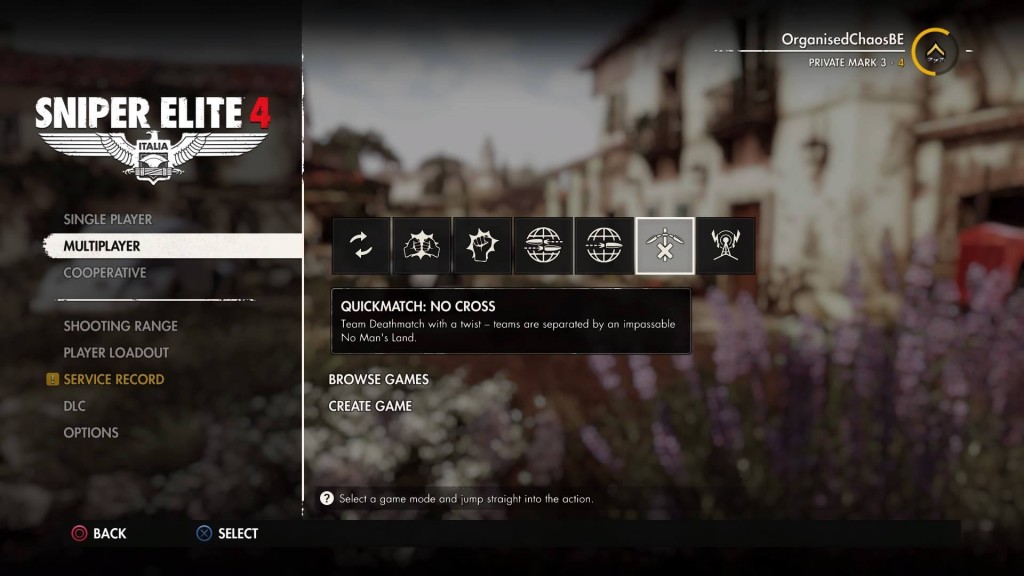
Task: Select the single raised fist game mode
Action: coord(483,246)
